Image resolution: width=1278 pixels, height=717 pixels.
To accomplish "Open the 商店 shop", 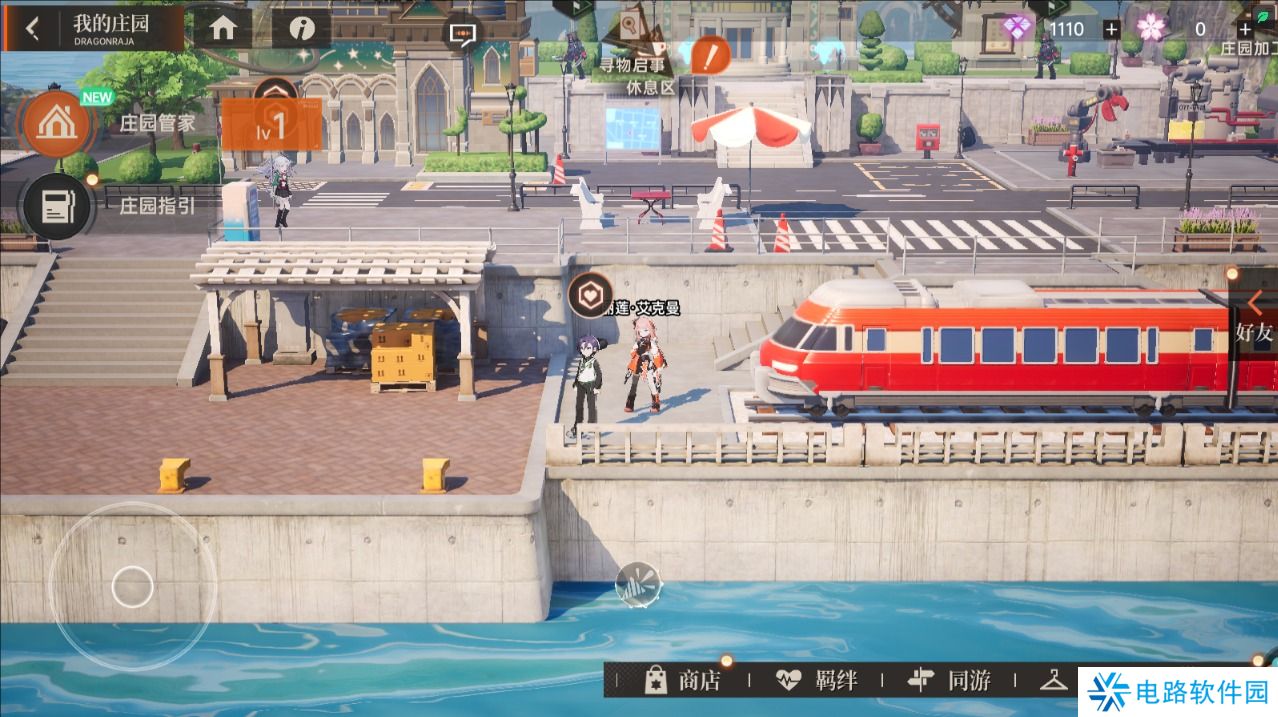I will [x=683, y=681].
